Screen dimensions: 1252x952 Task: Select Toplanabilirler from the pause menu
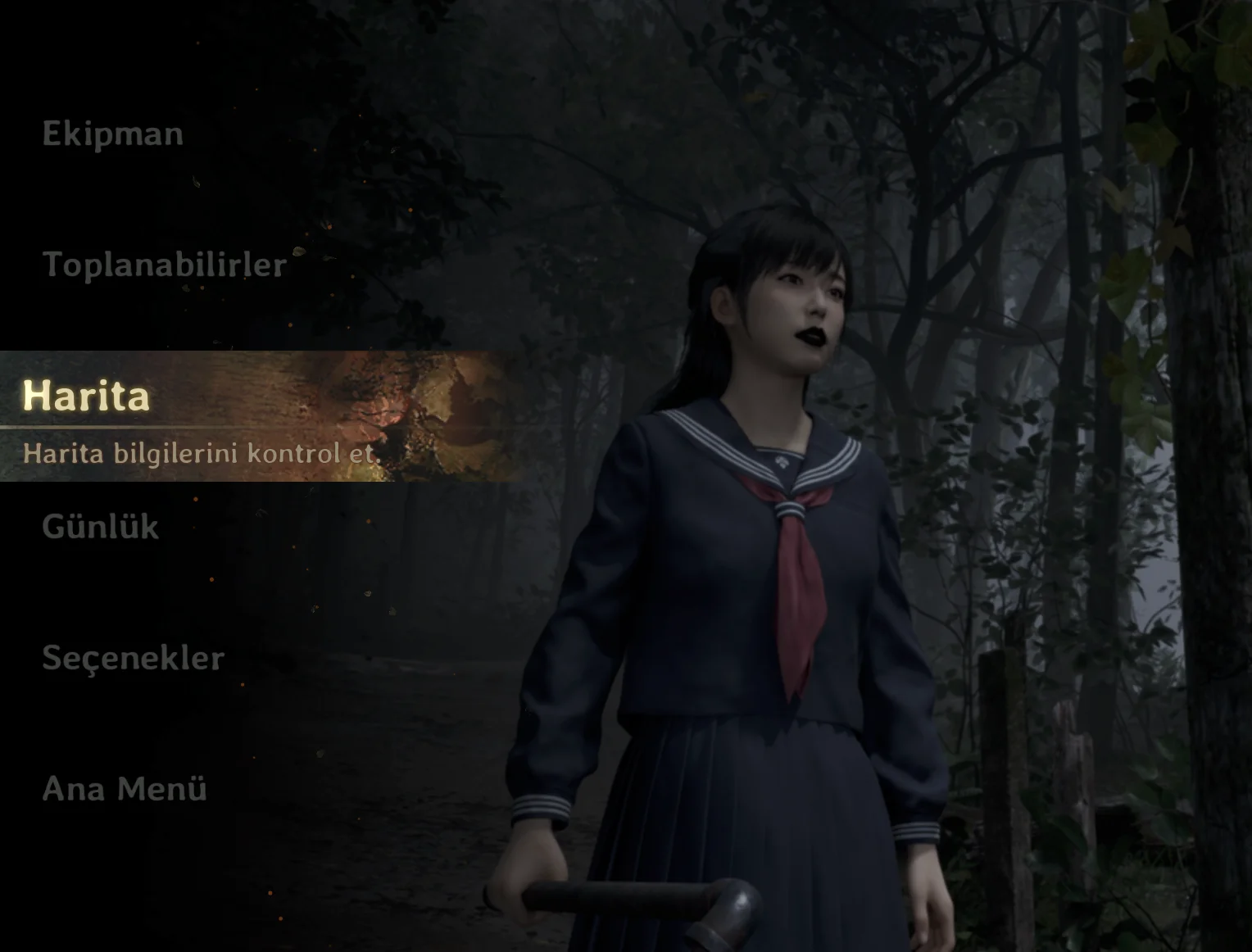tap(165, 265)
